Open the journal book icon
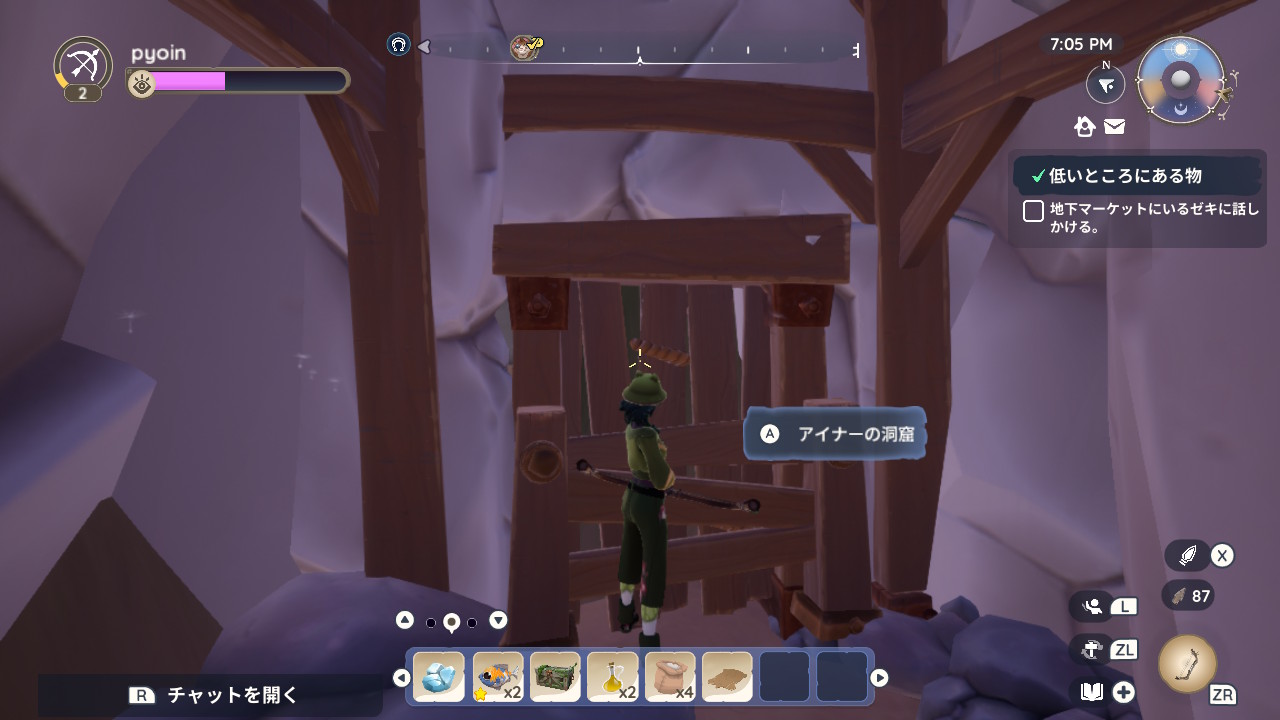Image resolution: width=1280 pixels, height=720 pixels. [x=1091, y=692]
